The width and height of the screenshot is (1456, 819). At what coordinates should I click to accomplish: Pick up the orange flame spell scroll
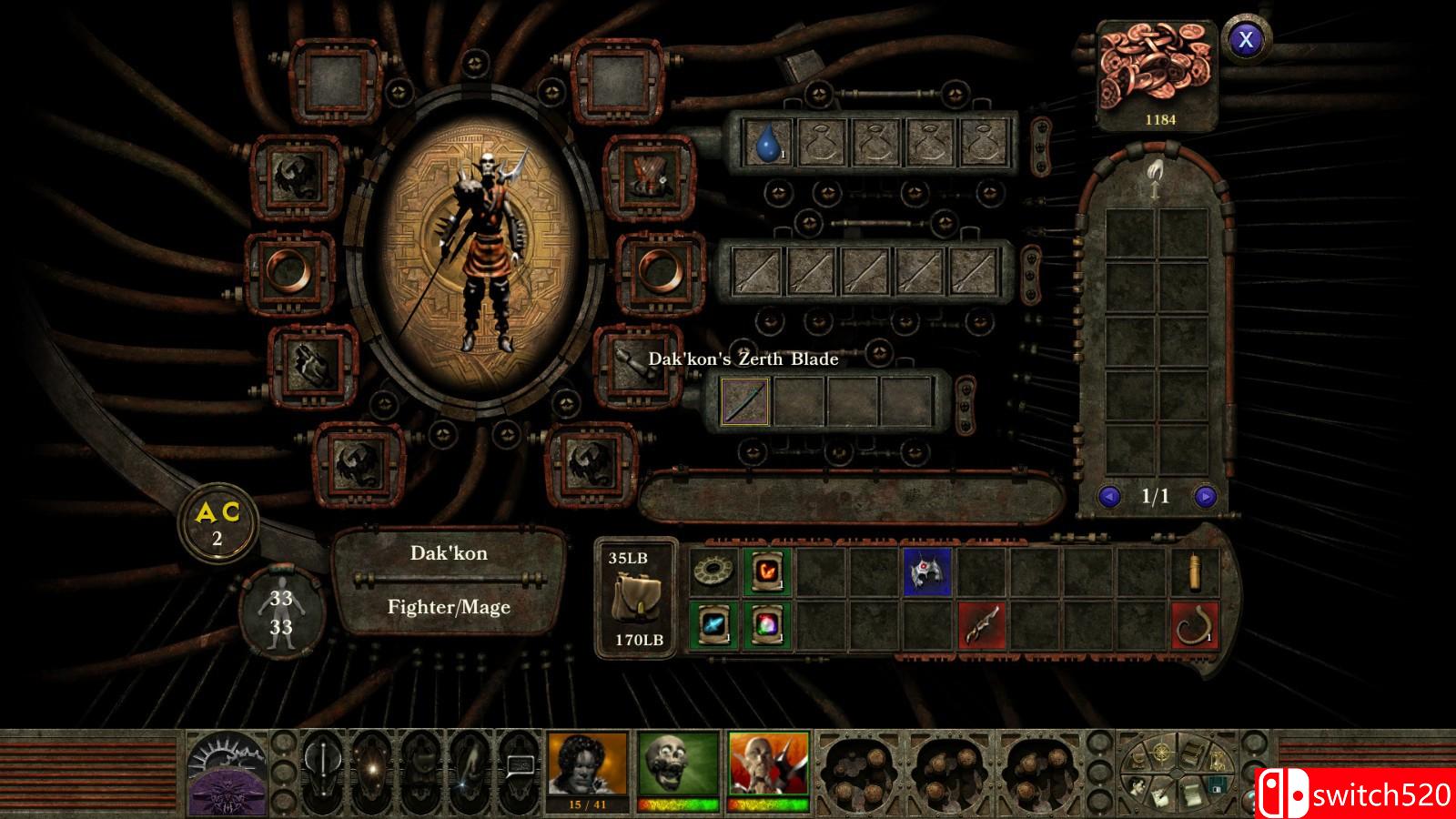coord(766,571)
